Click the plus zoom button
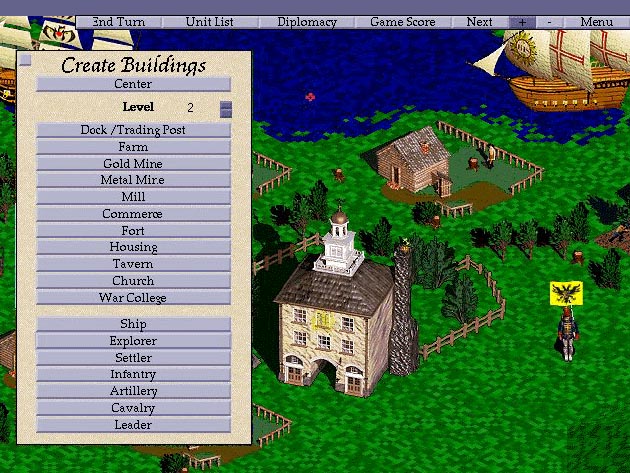Image resolution: width=630 pixels, height=473 pixels. click(522, 21)
